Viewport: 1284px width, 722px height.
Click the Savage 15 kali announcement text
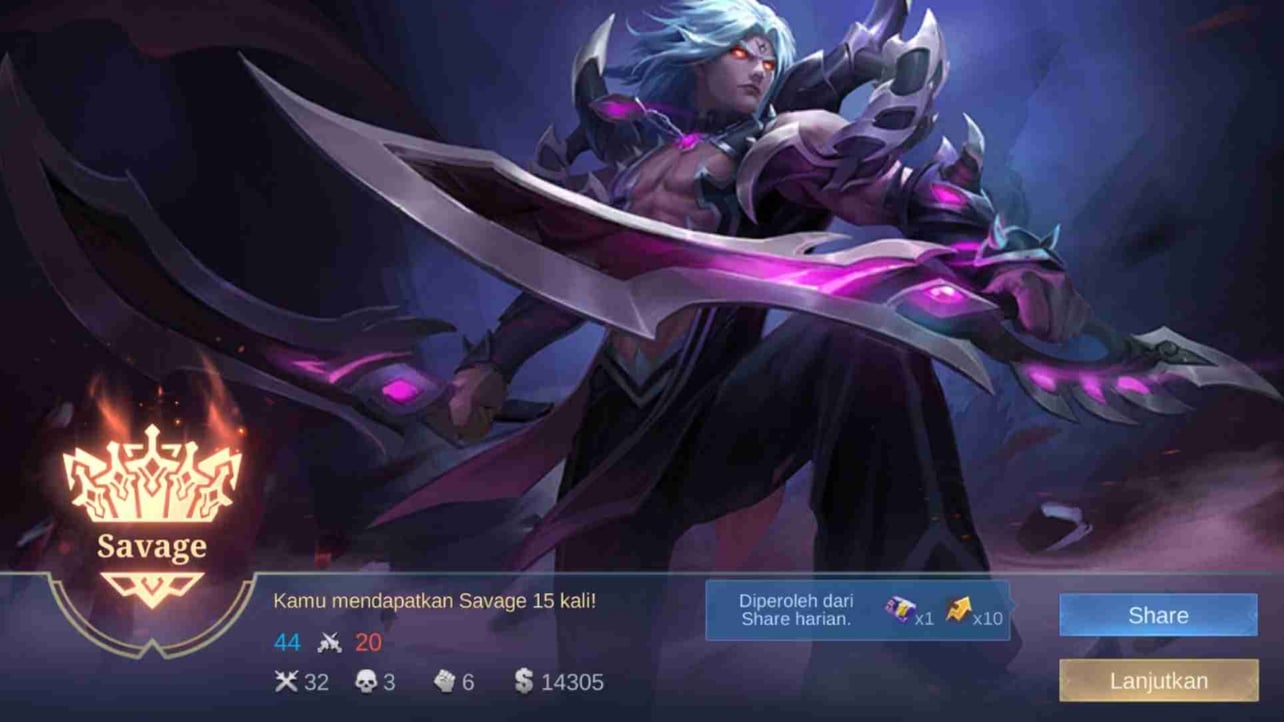435,599
